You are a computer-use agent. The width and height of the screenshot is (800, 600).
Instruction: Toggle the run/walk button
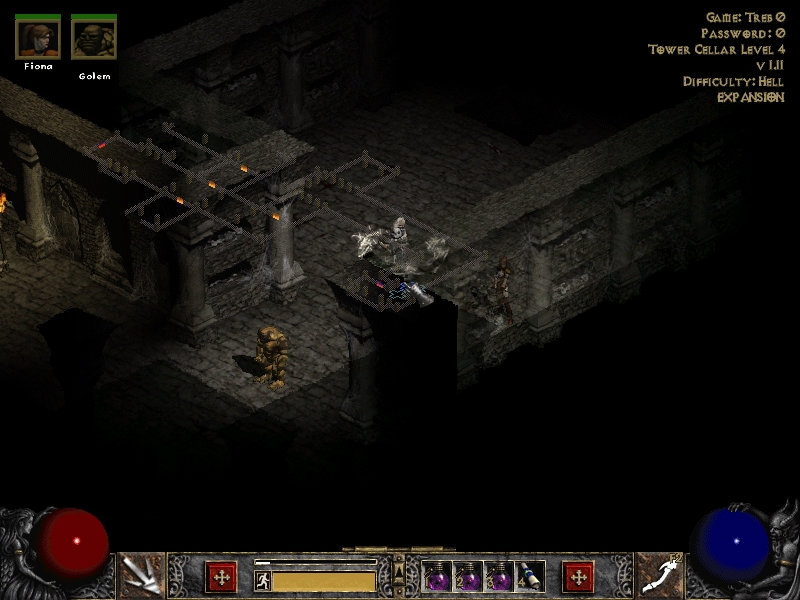(262, 580)
